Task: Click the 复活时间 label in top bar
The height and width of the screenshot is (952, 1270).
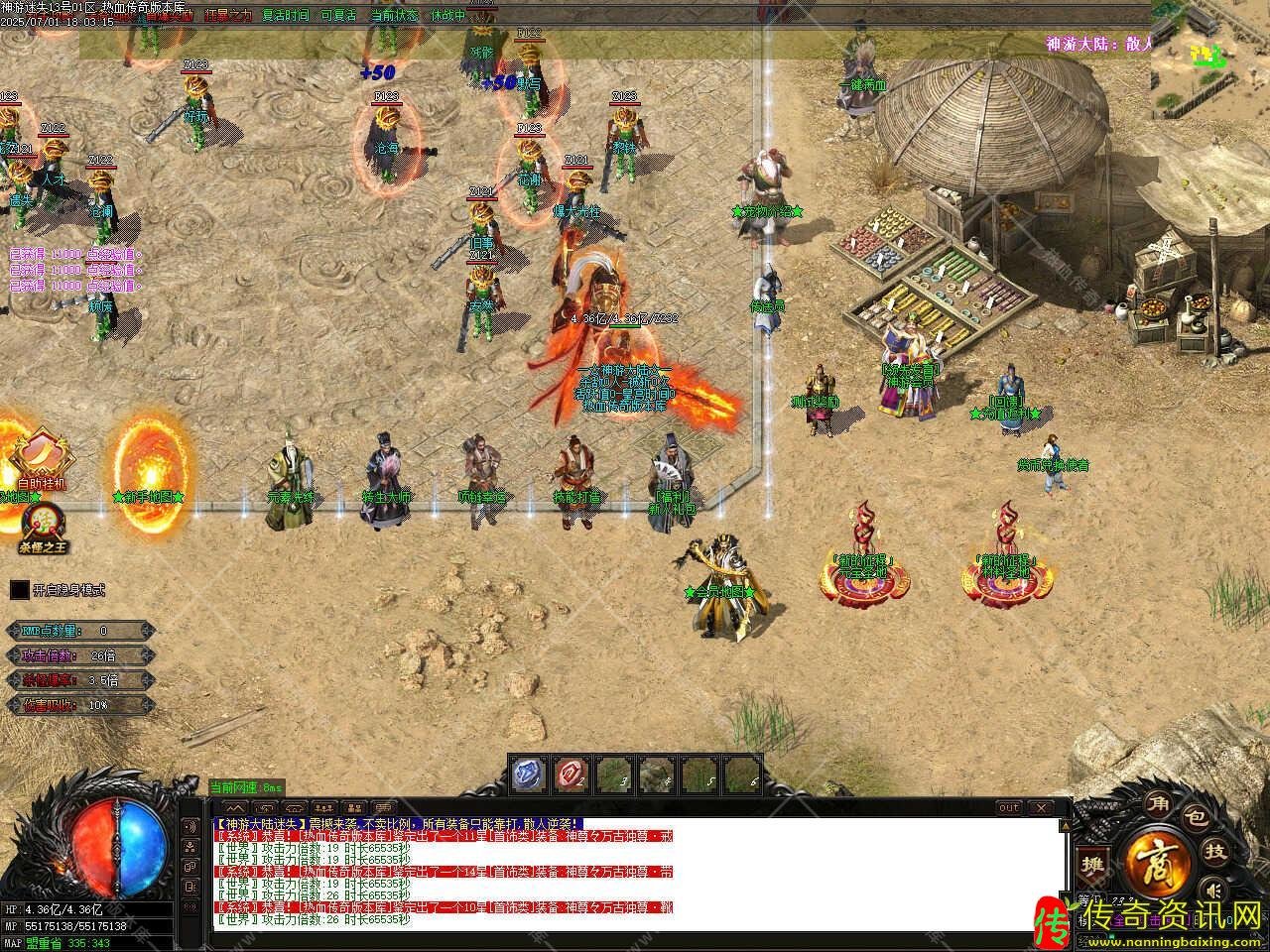Action: pos(286,16)
